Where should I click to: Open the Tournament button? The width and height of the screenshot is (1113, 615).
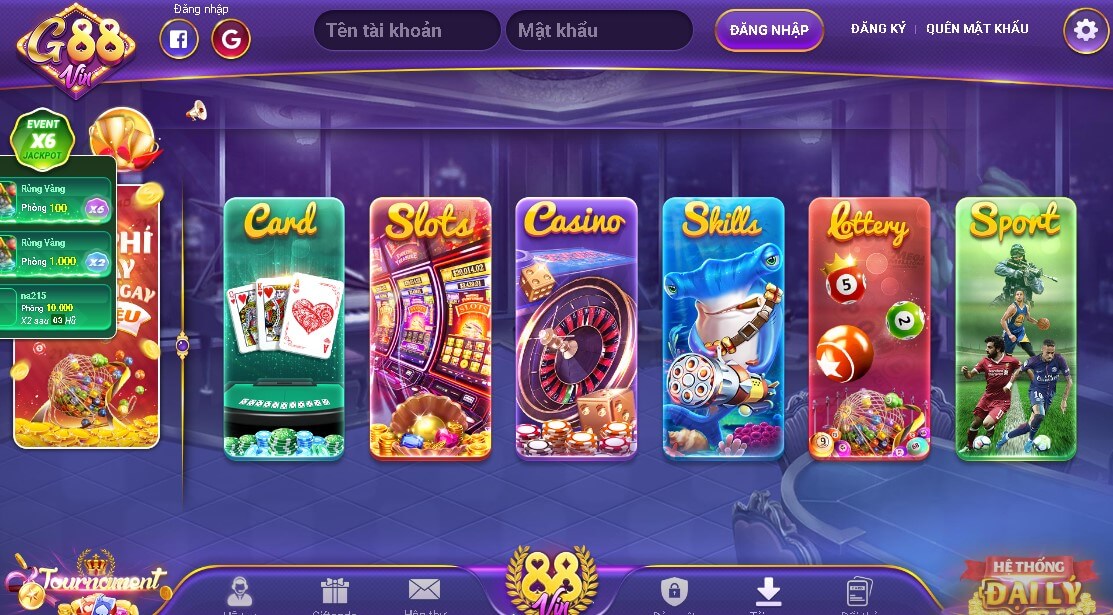tap(85, 585)
